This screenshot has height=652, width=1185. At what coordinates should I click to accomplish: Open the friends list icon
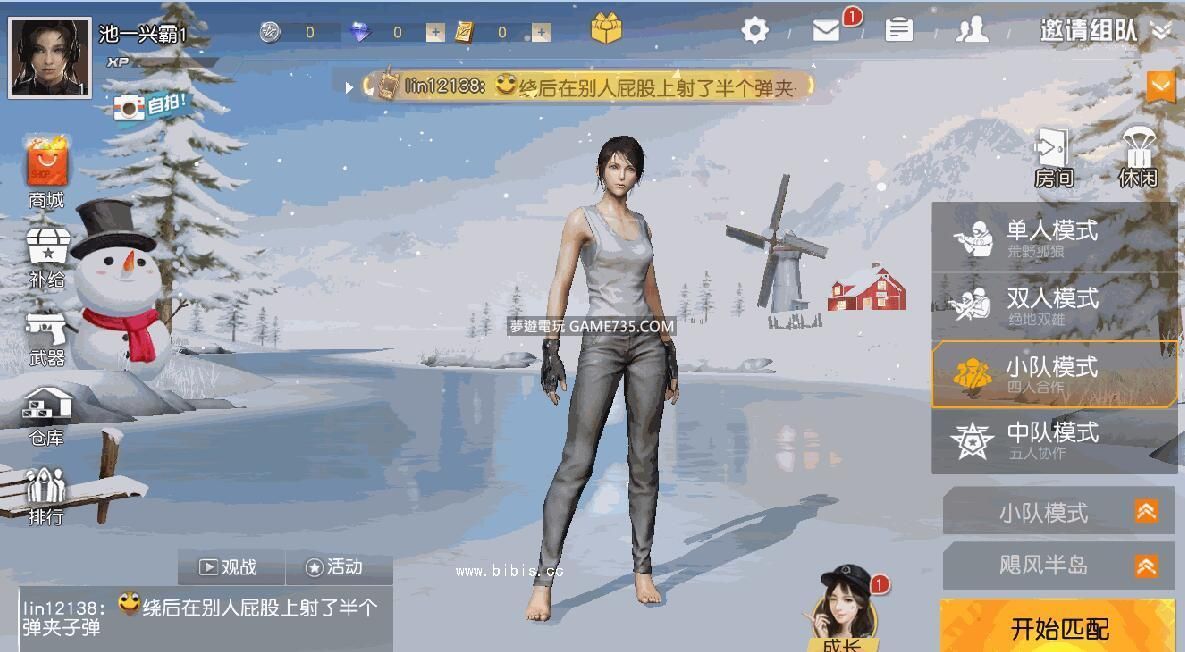pyautogui.click(x=971, y=31)
